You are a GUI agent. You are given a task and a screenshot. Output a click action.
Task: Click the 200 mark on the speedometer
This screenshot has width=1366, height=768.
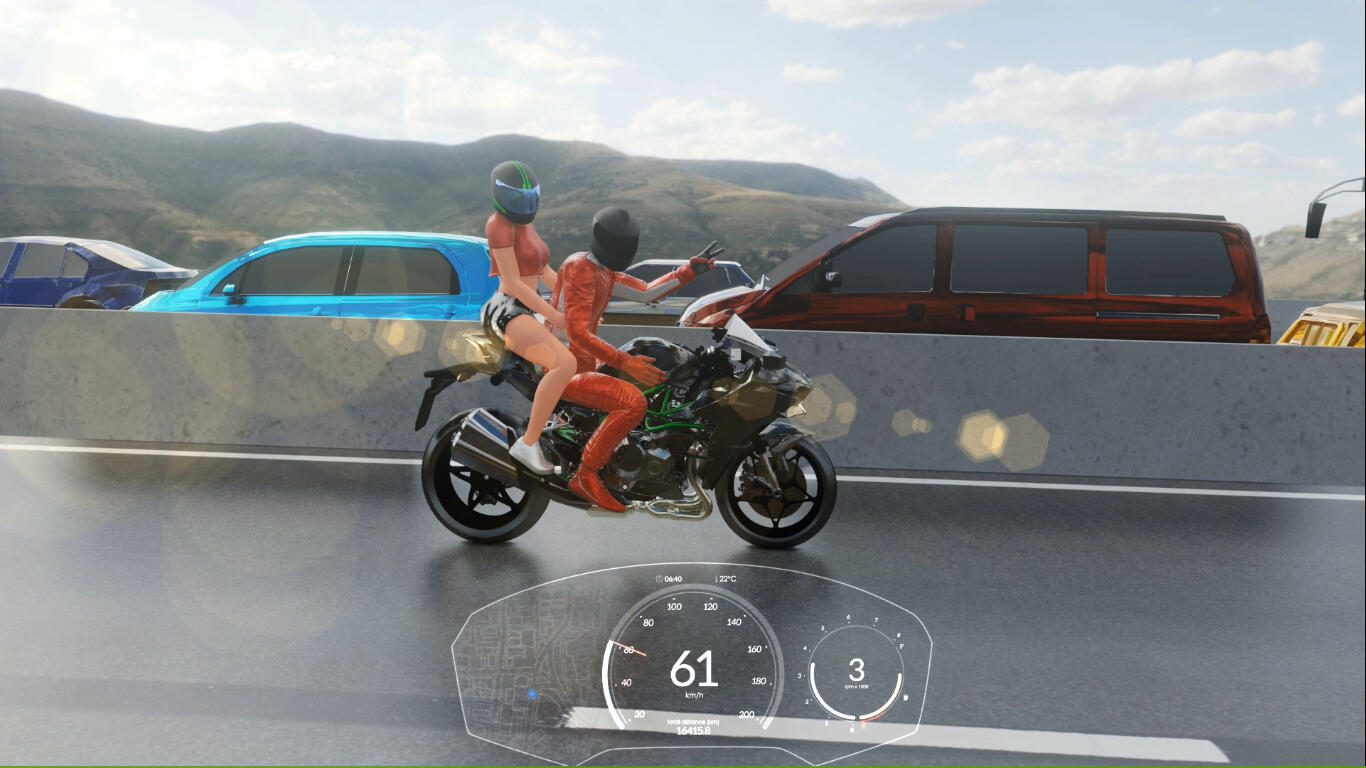[x=747, y=716]
